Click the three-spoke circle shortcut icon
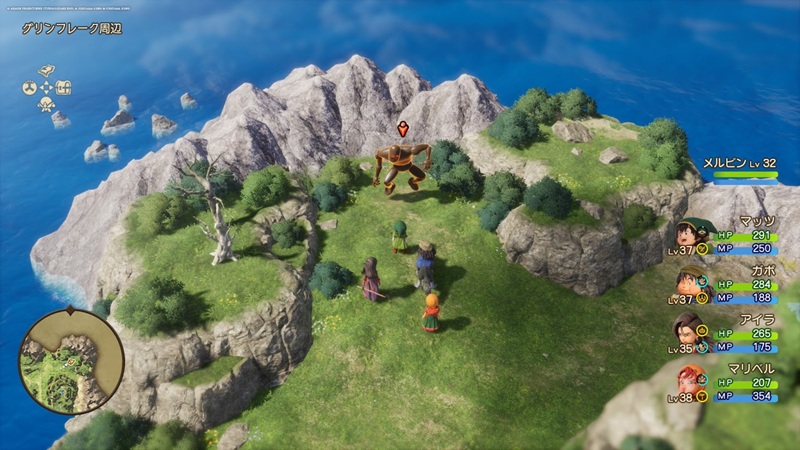Screen dimensions: 800x450 pos(28,87)
